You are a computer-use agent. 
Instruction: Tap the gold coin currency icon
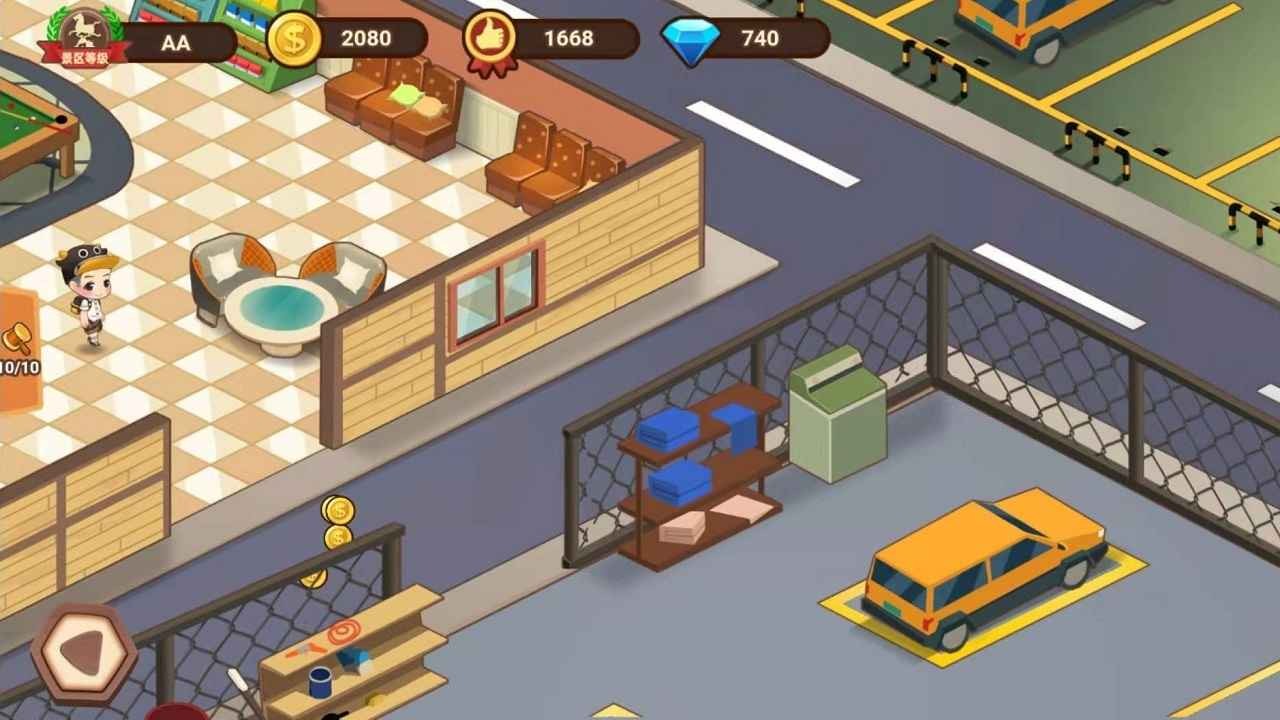(295, 39)
